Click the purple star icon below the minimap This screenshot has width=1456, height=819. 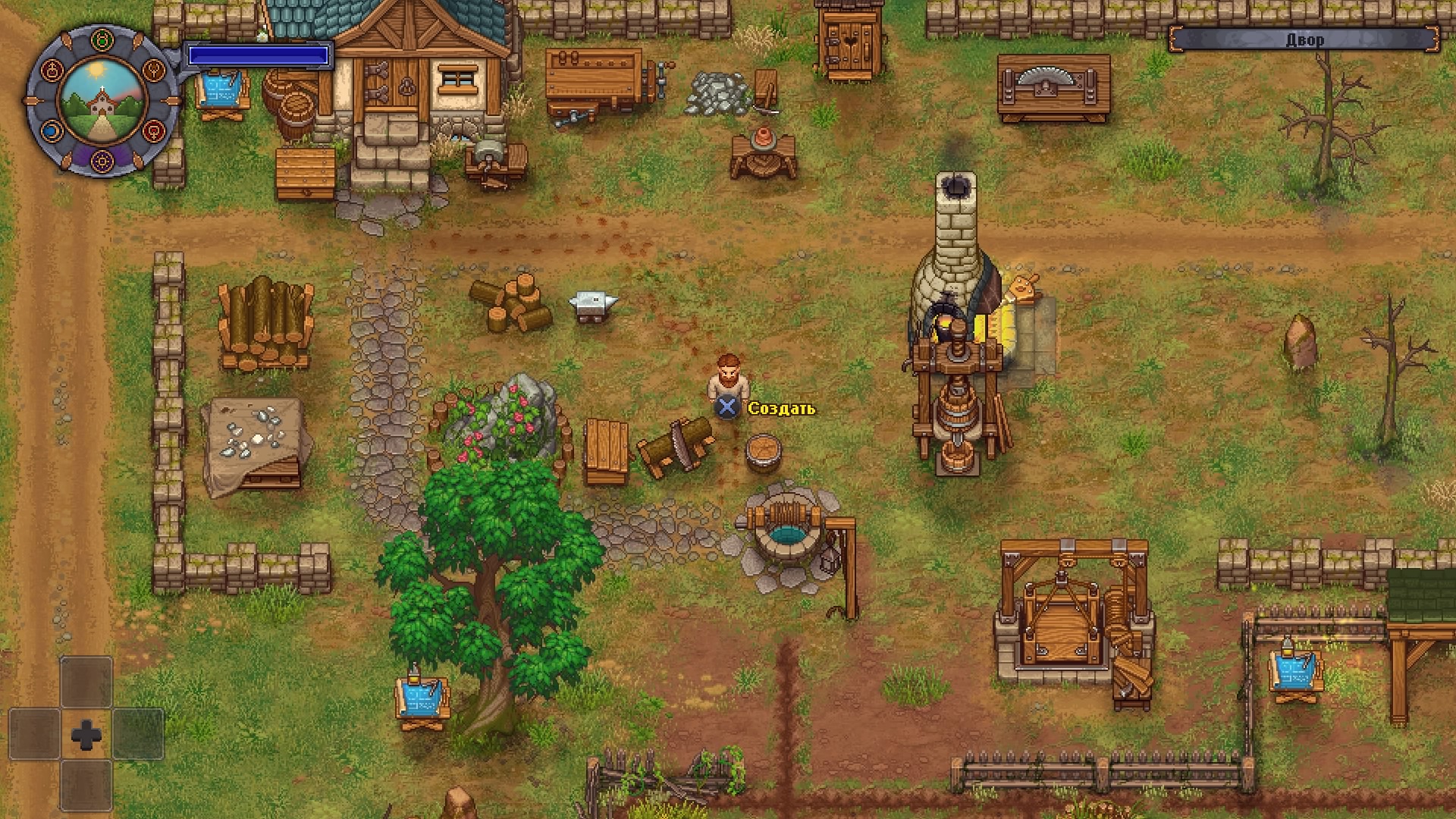click(x=102, y=162)
